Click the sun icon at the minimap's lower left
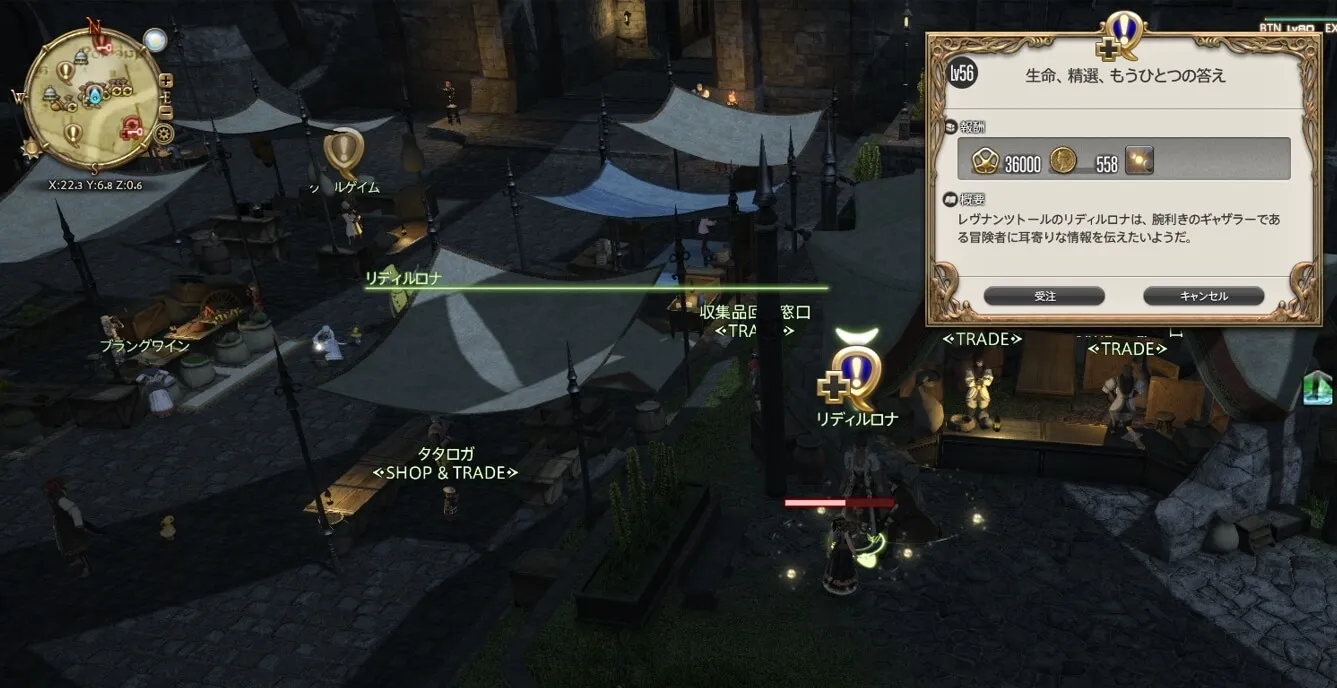The image size is (1337, 688). (31, 148)
